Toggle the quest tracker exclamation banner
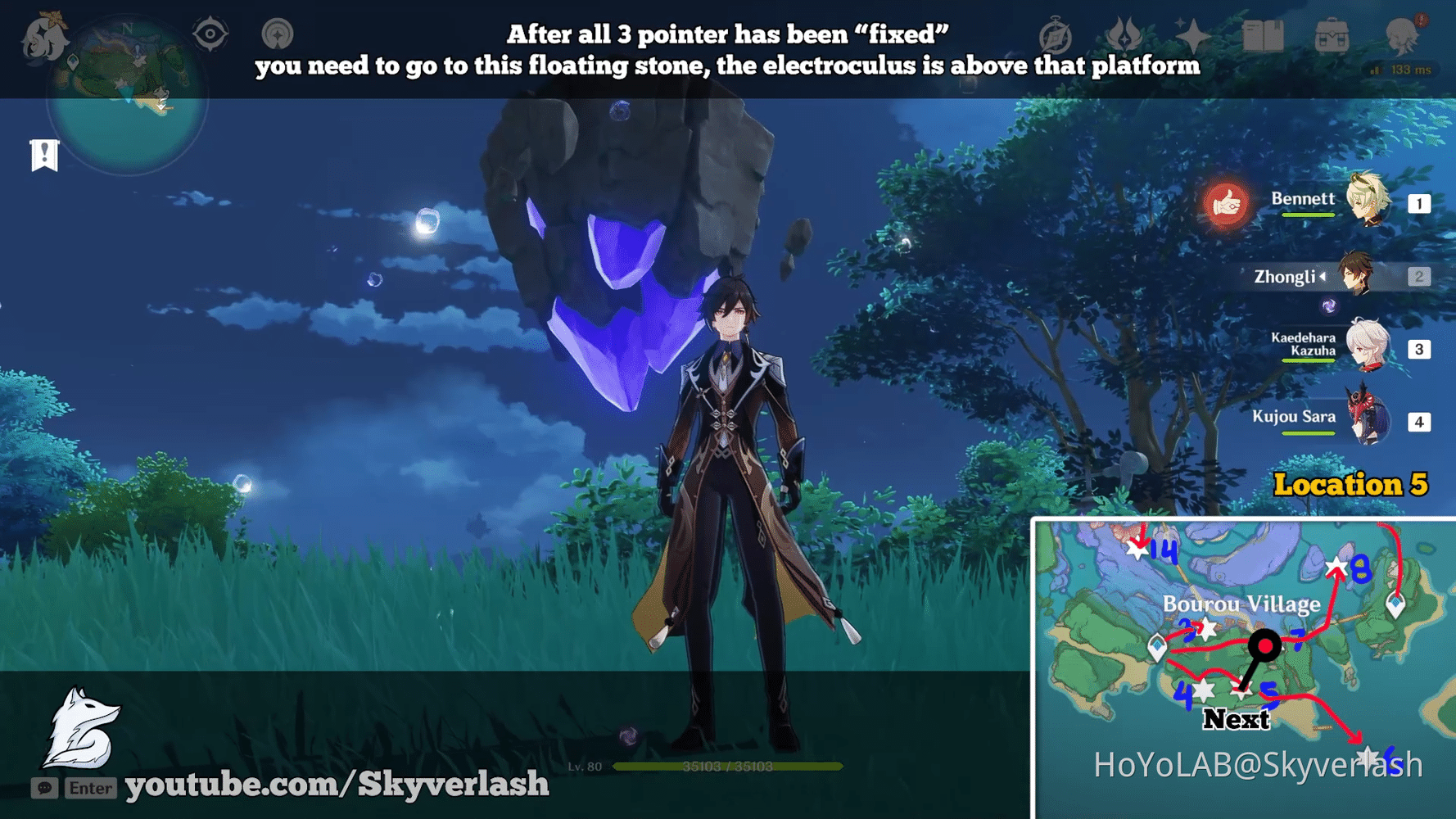1456x819 pixels. tap(44, 154)
